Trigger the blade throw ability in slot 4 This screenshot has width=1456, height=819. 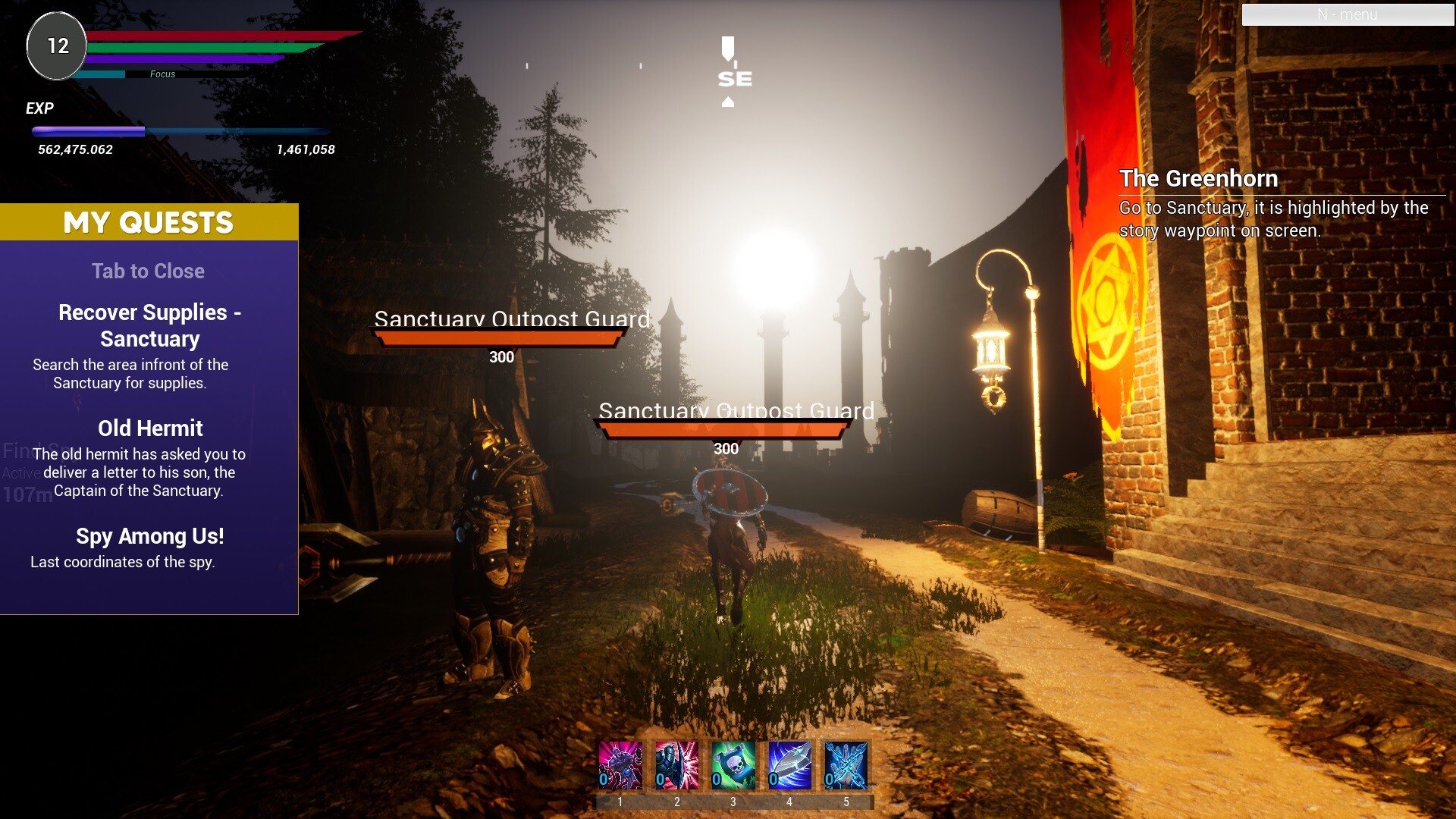click(x=789, y=766)
